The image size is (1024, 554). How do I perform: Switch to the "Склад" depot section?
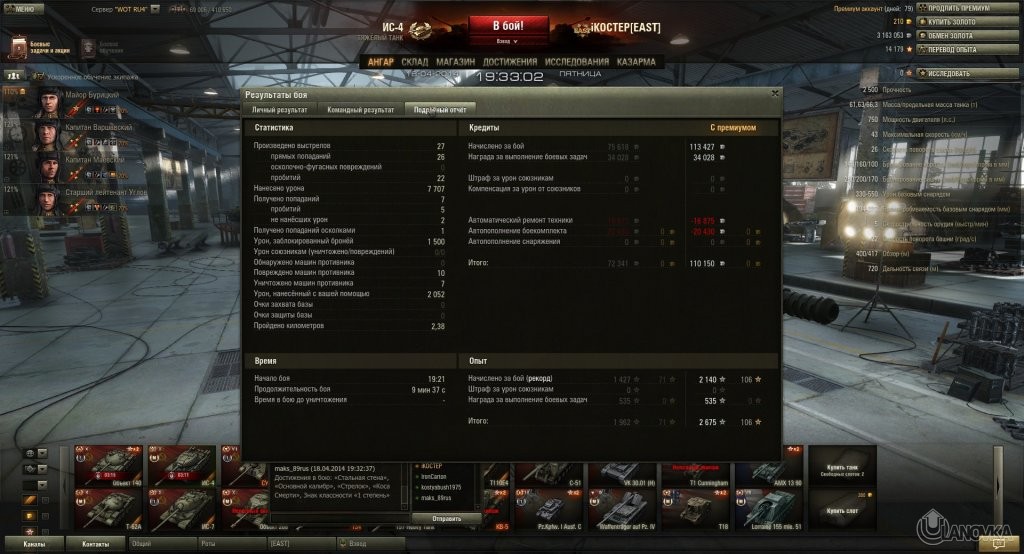click(x=414, y=61)
